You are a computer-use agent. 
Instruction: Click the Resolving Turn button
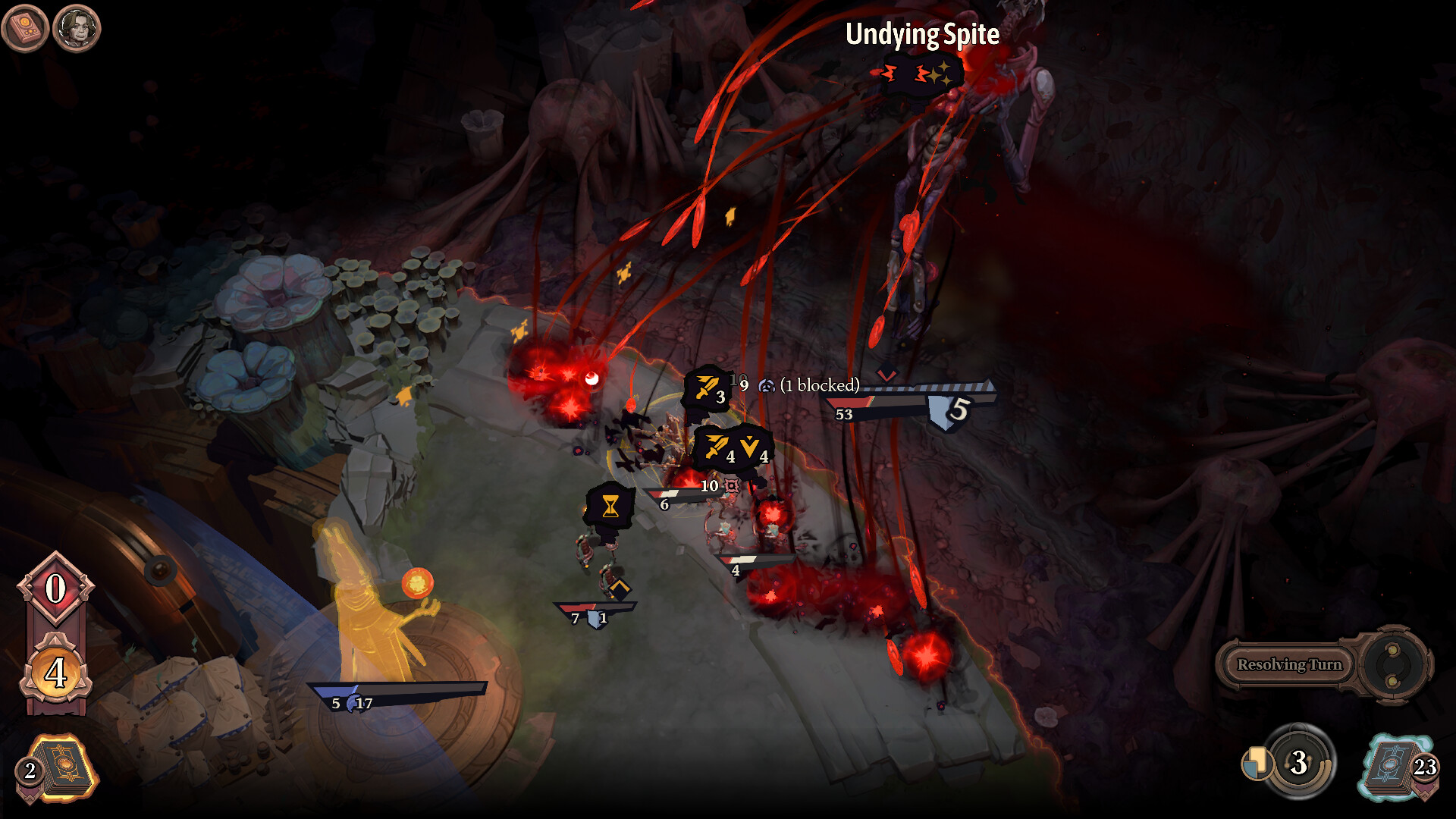point(1289,665)
